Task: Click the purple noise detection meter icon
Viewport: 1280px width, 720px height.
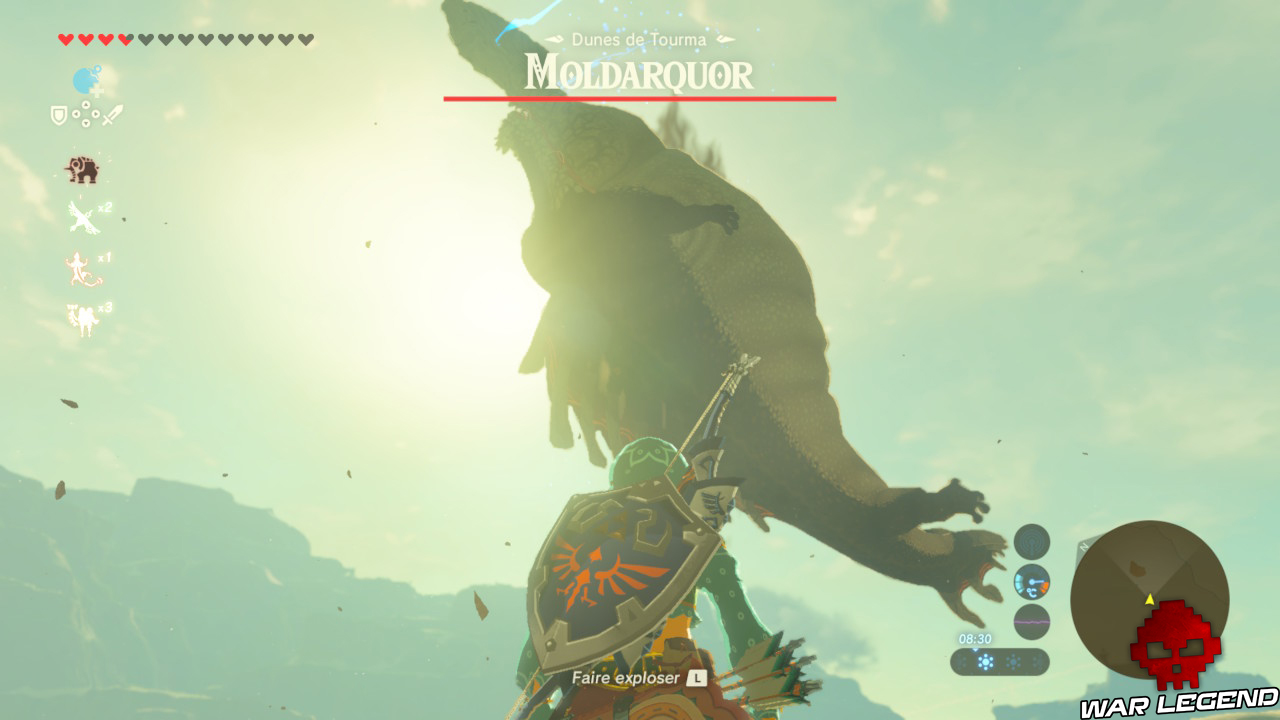Action: (1032, 621)
